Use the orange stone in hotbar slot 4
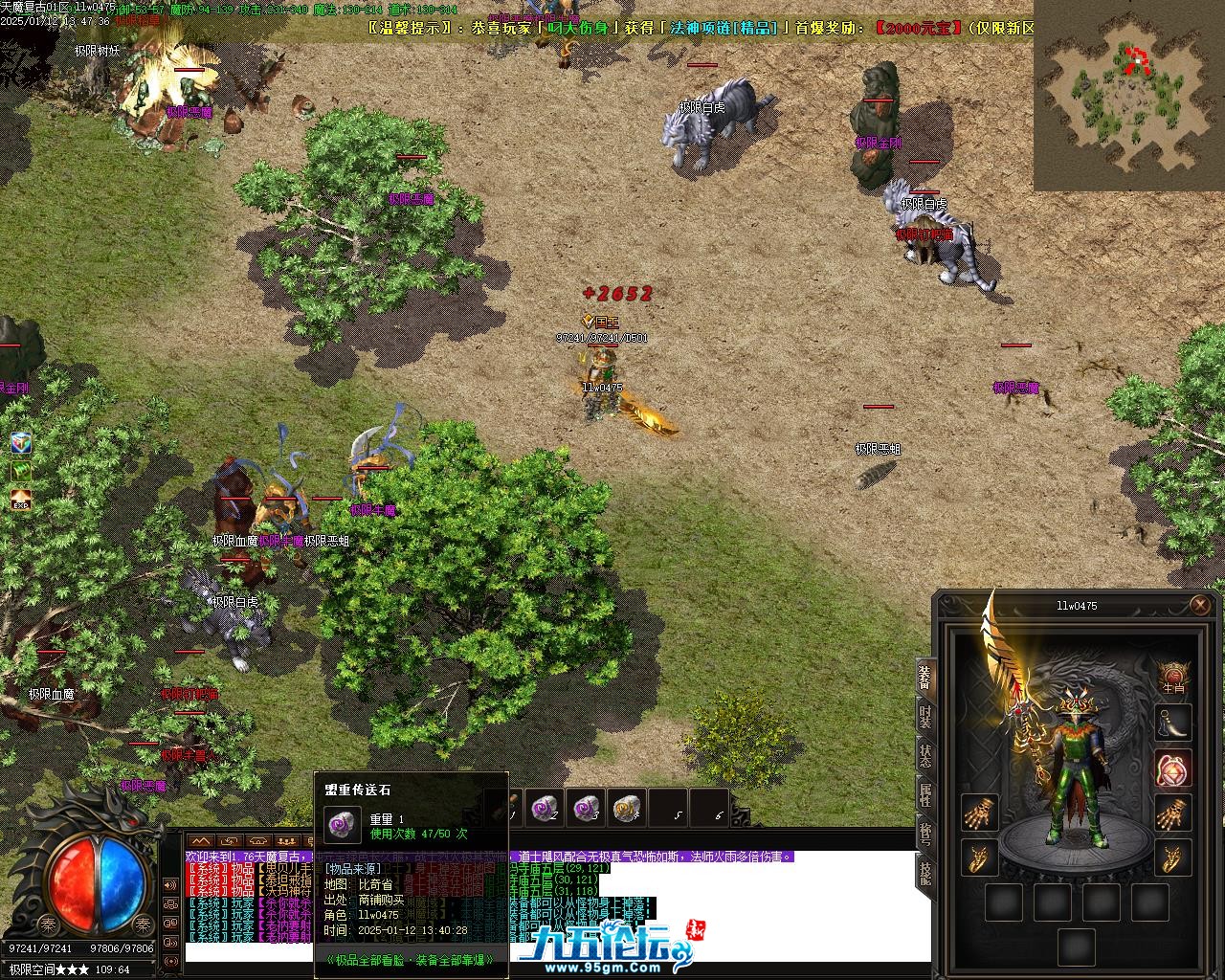This screenshot has height=980, width=1225. (626, 809)
